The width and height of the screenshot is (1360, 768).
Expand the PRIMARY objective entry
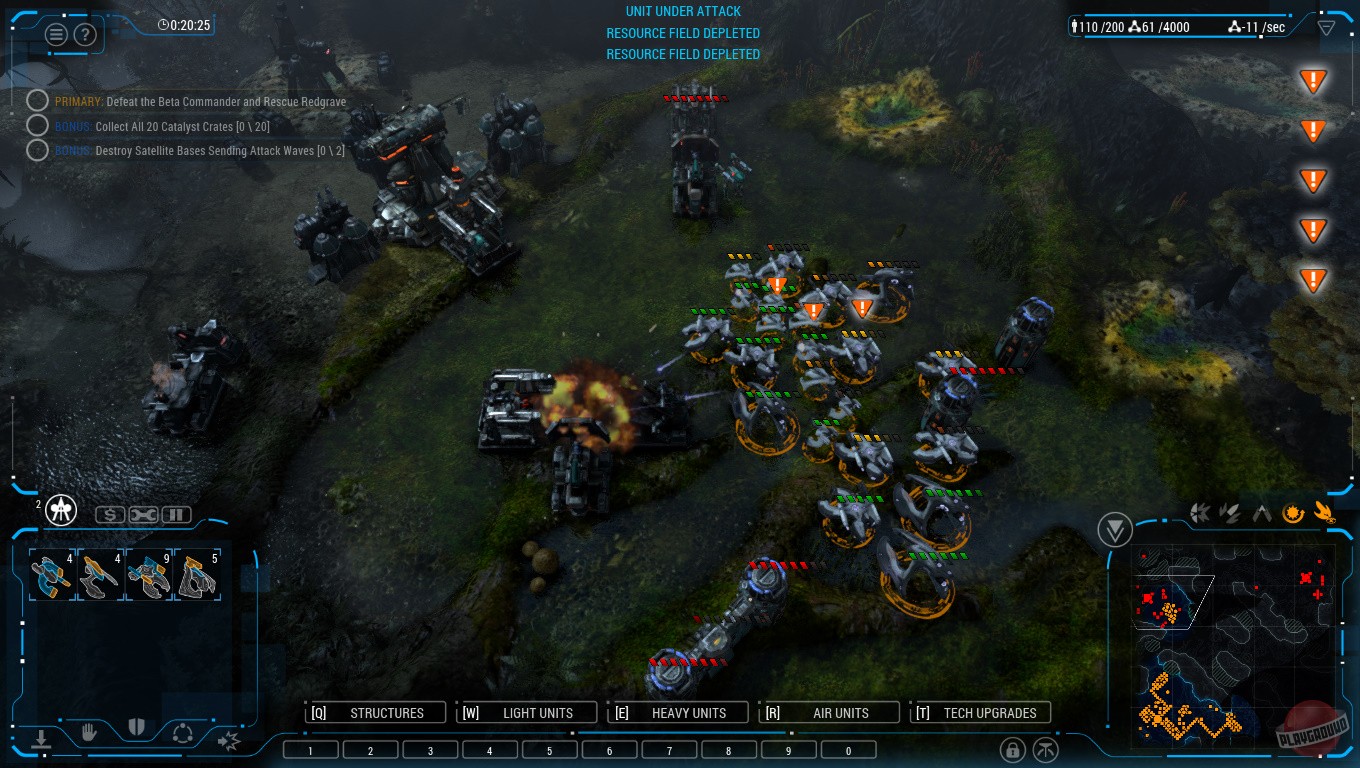(38, 100)
